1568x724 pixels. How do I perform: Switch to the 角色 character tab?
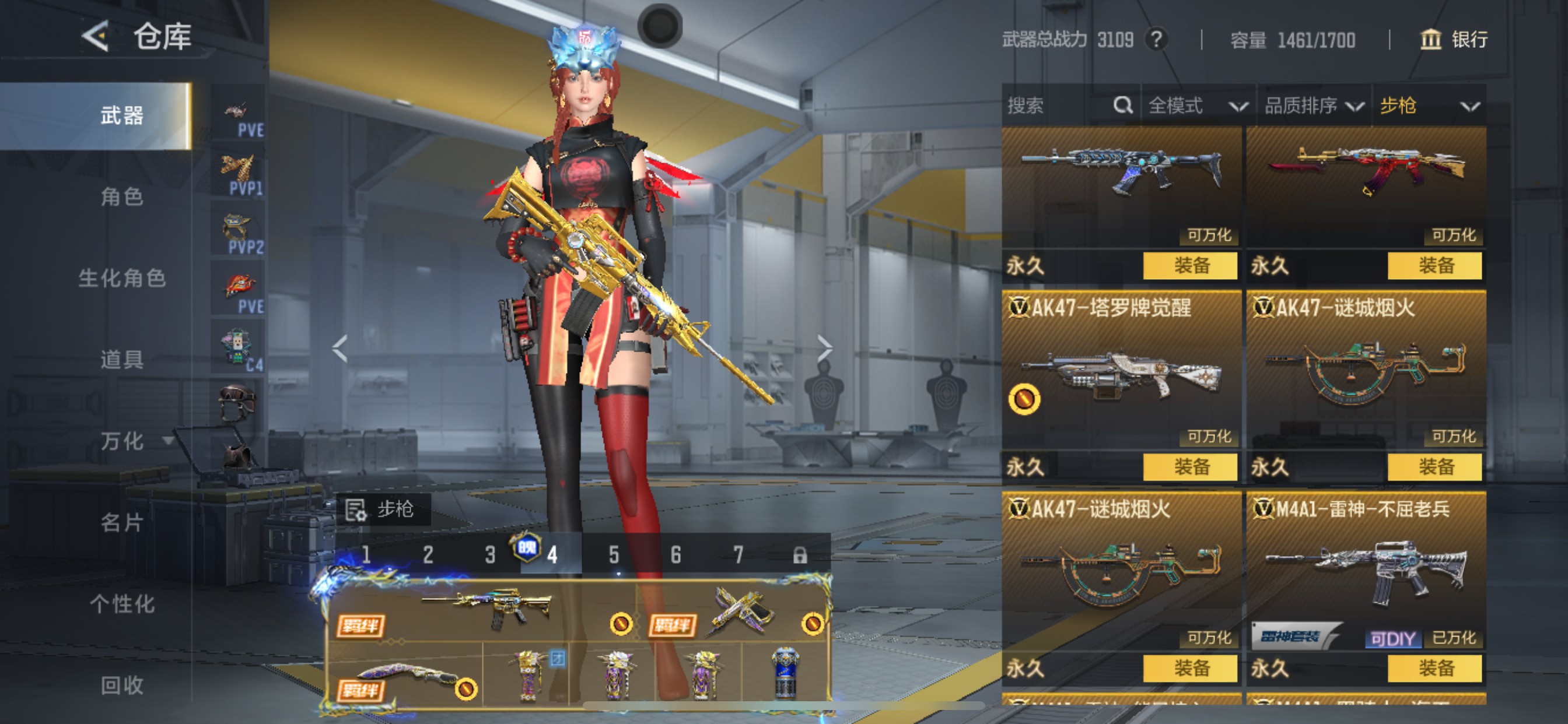pyautogui.click(x=122, y=196)
